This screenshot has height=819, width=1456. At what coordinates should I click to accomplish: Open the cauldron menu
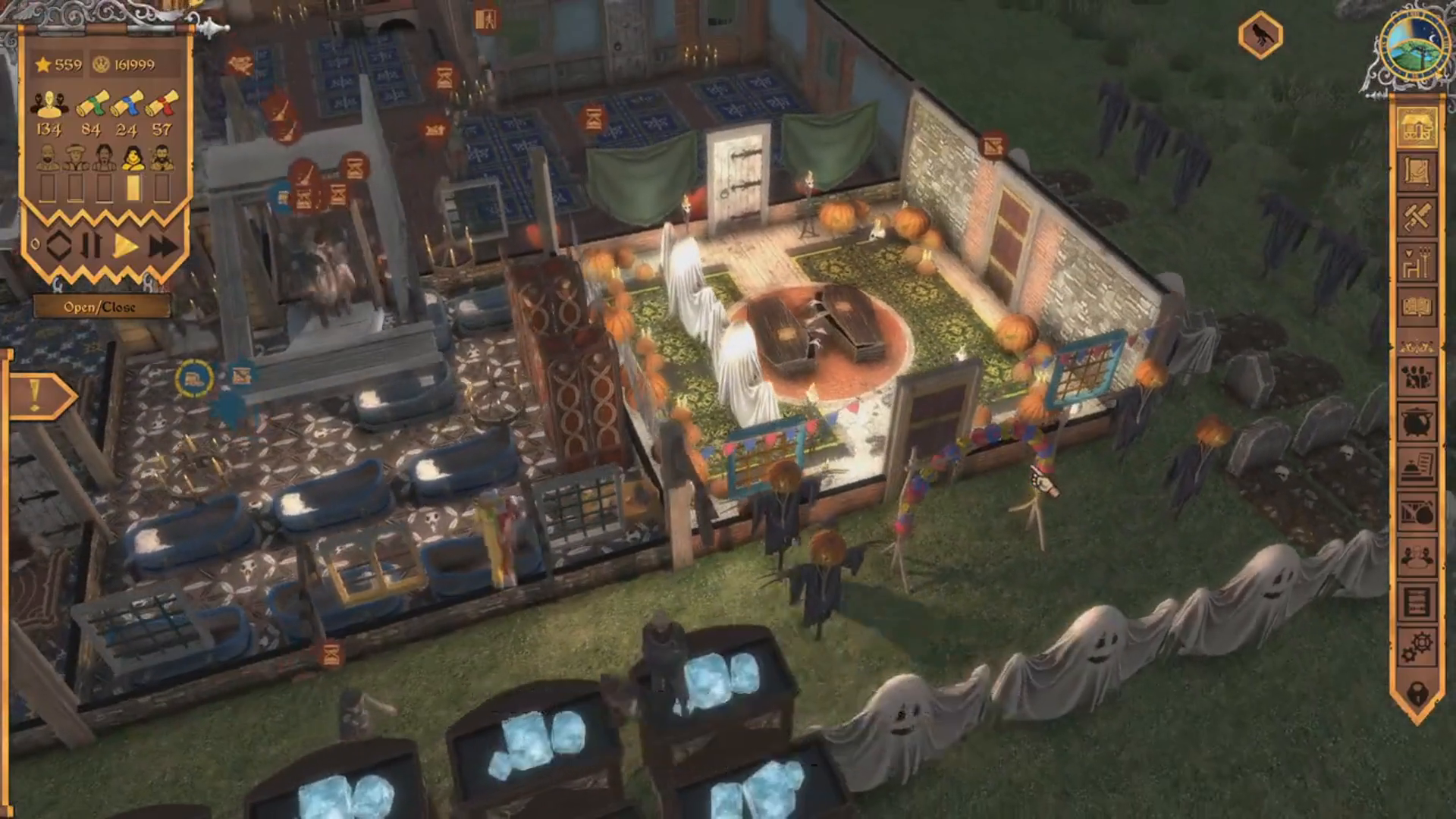tap(1417, 422)
